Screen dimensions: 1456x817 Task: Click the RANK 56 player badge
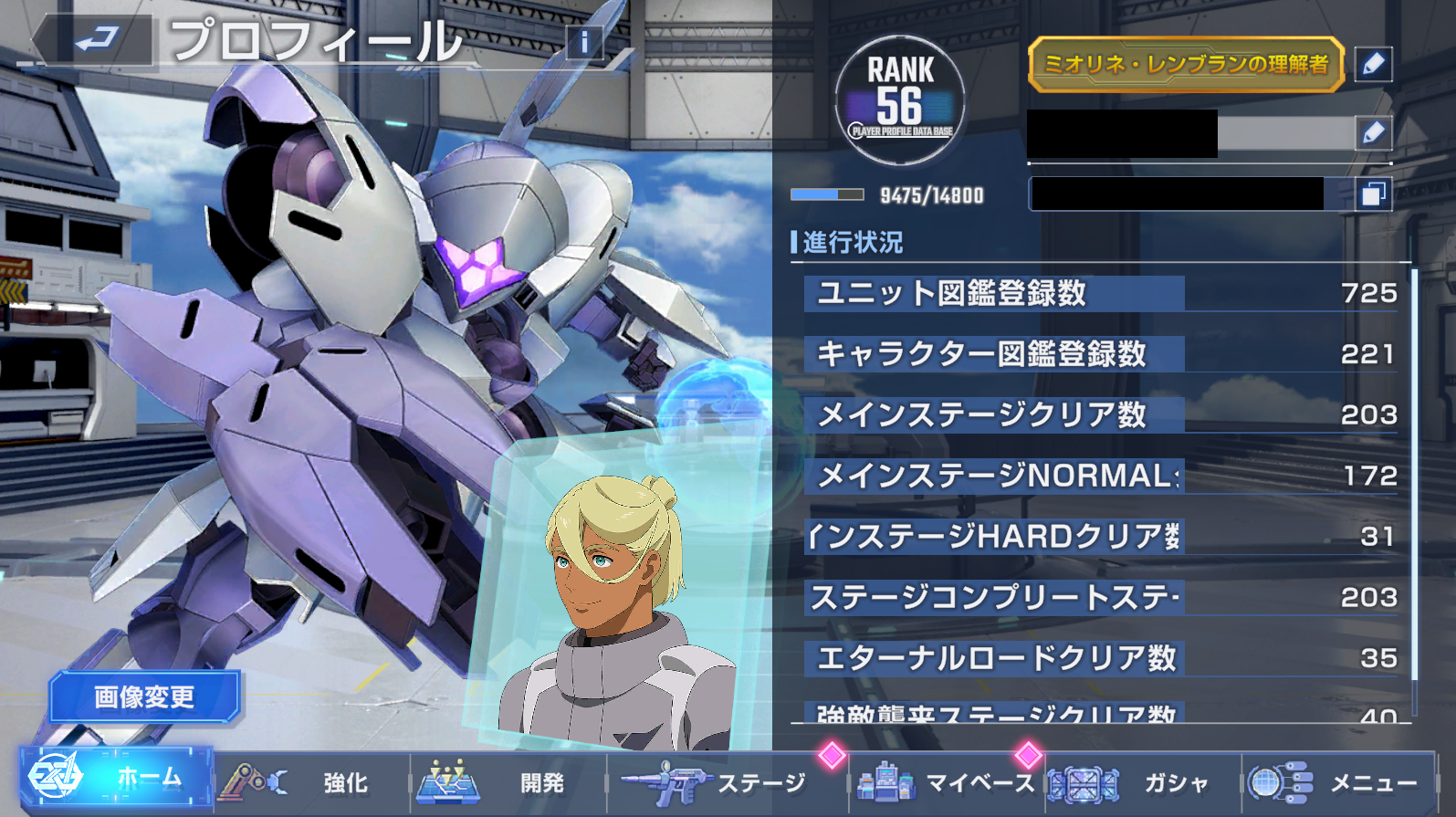(900, 100)
